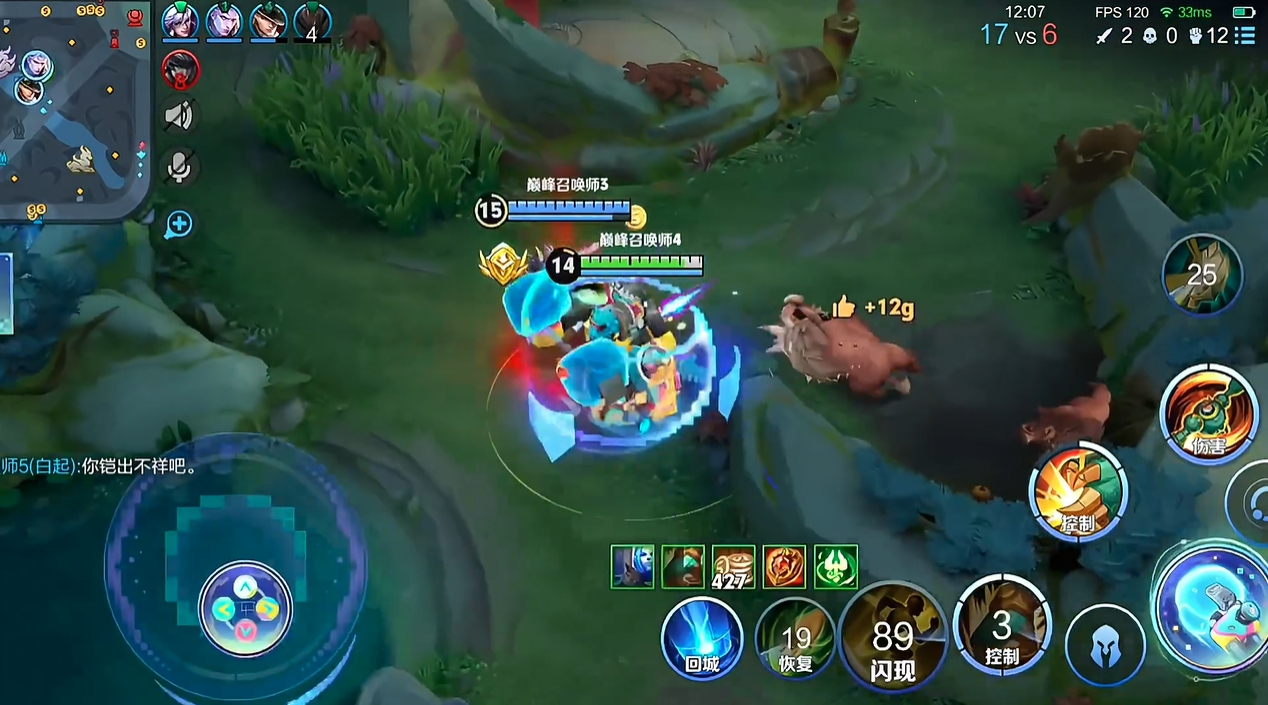The image size is (1268, 705).
Task: Select the cowboy-hat teammate portrait
Action: pyautogui.click(x=268, y=20)
